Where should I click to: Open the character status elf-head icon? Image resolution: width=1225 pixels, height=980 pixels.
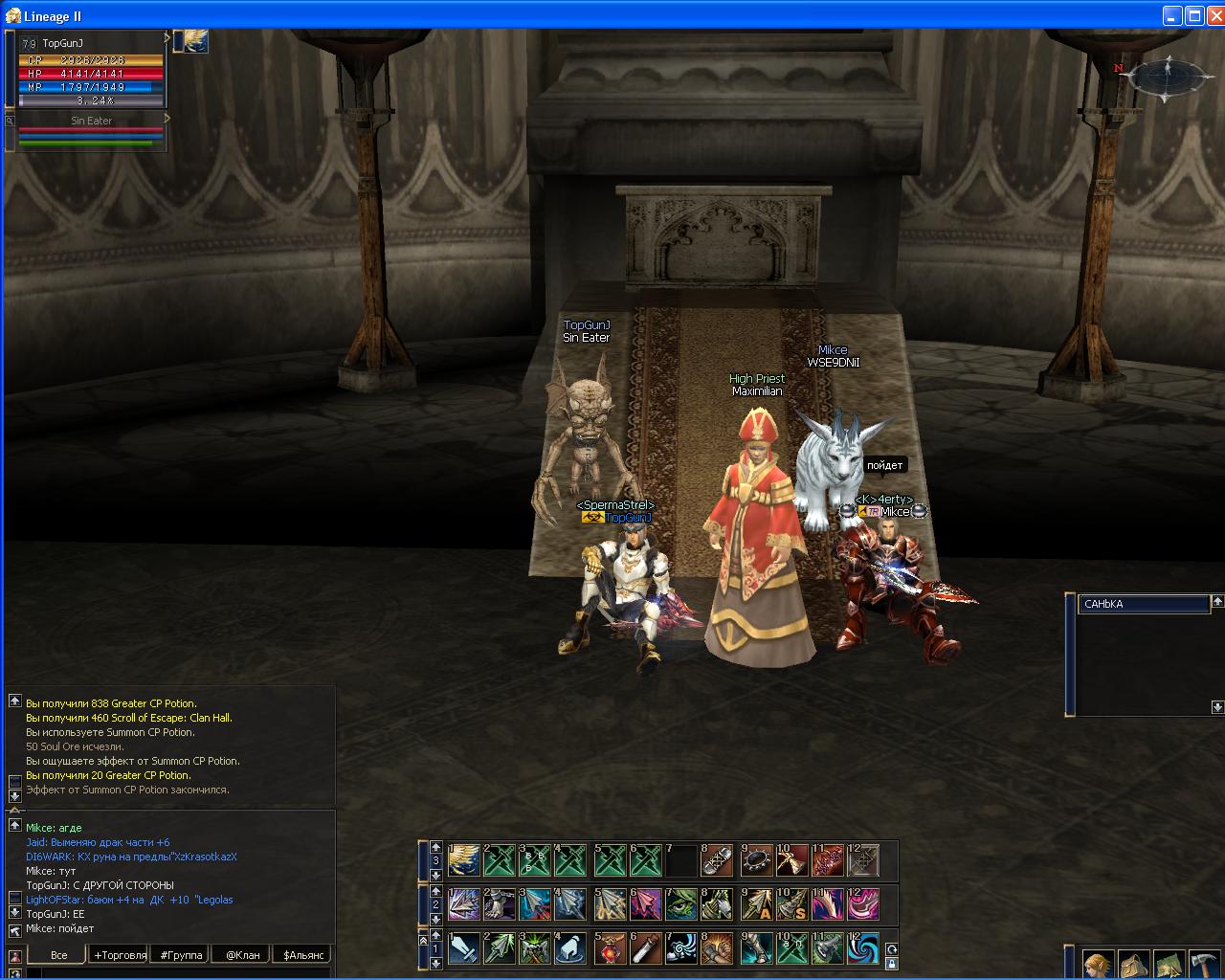pyautogui.click(x=1098, y=964)
